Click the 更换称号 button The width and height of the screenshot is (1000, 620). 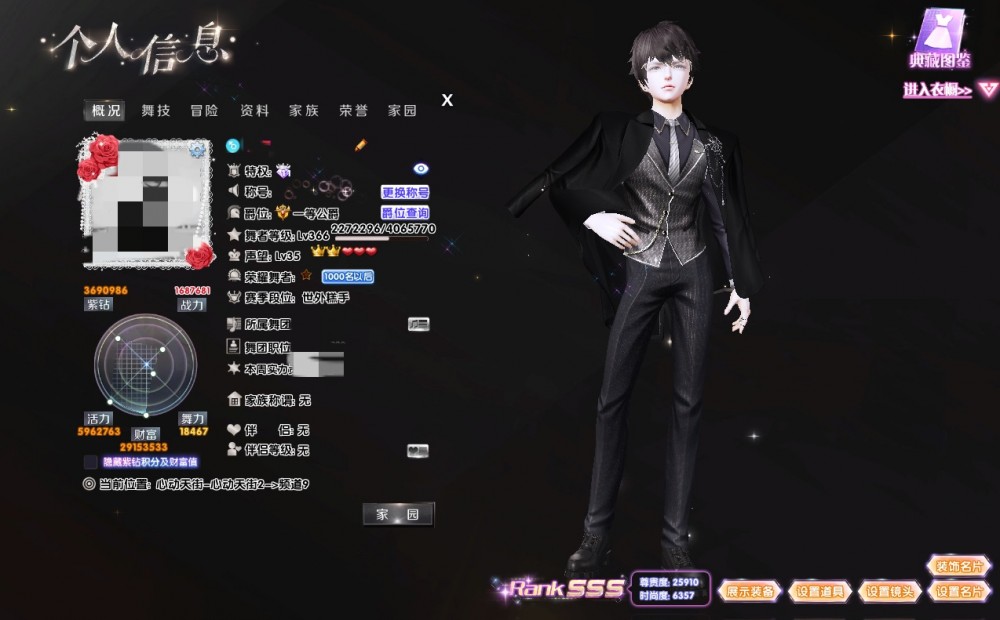click(x=404, y=192)
